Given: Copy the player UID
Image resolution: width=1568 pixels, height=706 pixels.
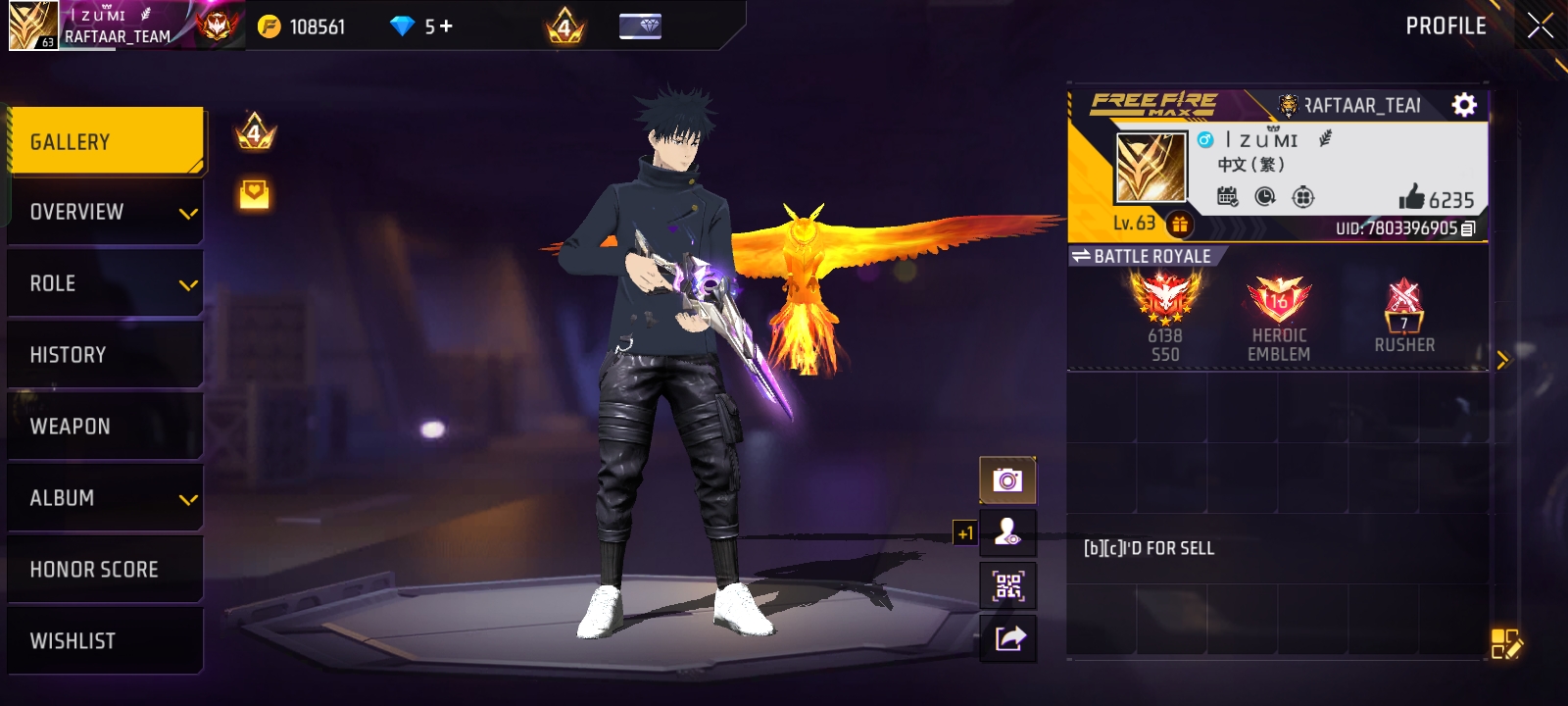Looking at the screenshot, I should click(1468, 228).
